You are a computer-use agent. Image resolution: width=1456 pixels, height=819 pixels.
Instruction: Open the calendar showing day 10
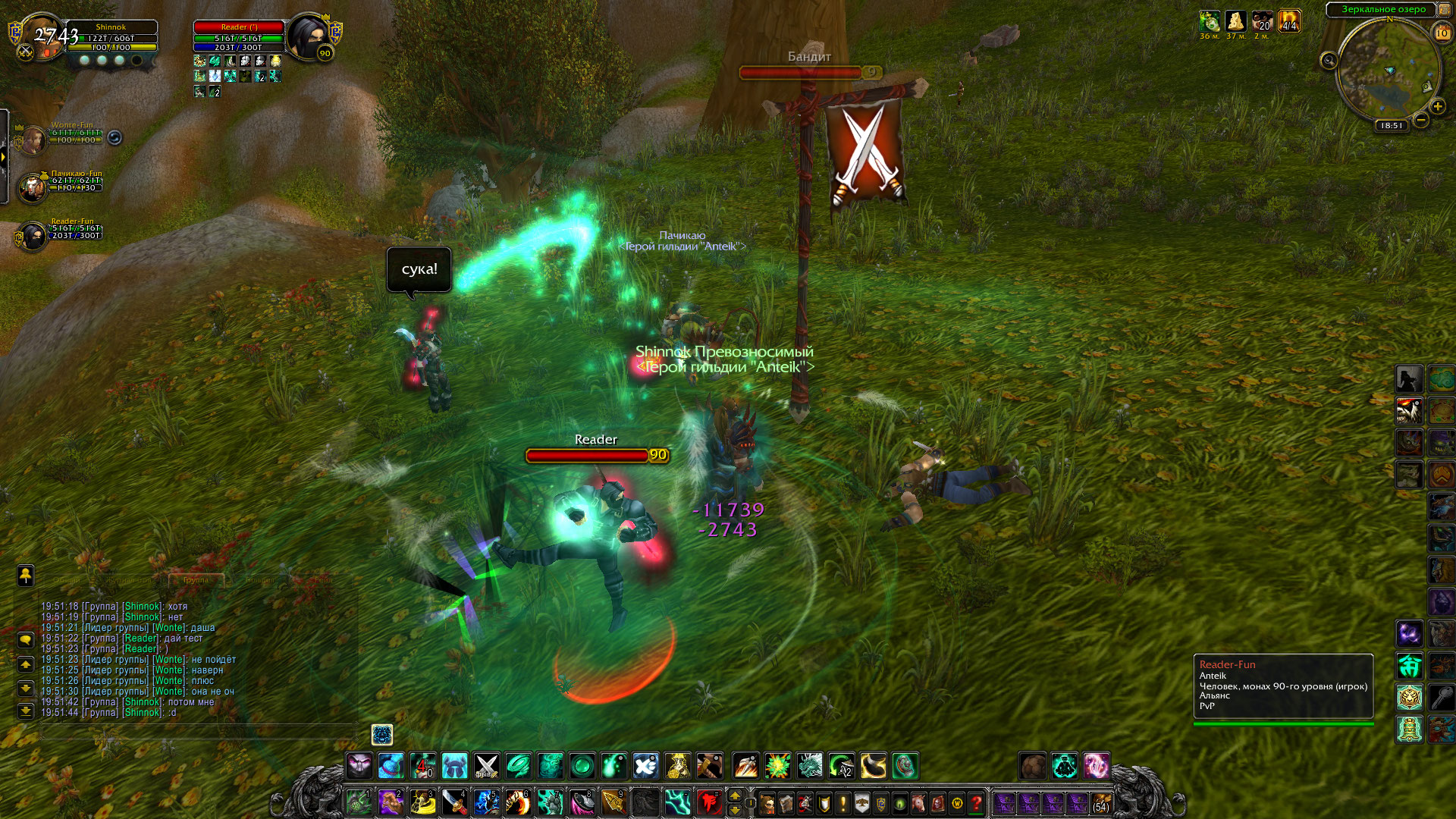coord(1442,33)
